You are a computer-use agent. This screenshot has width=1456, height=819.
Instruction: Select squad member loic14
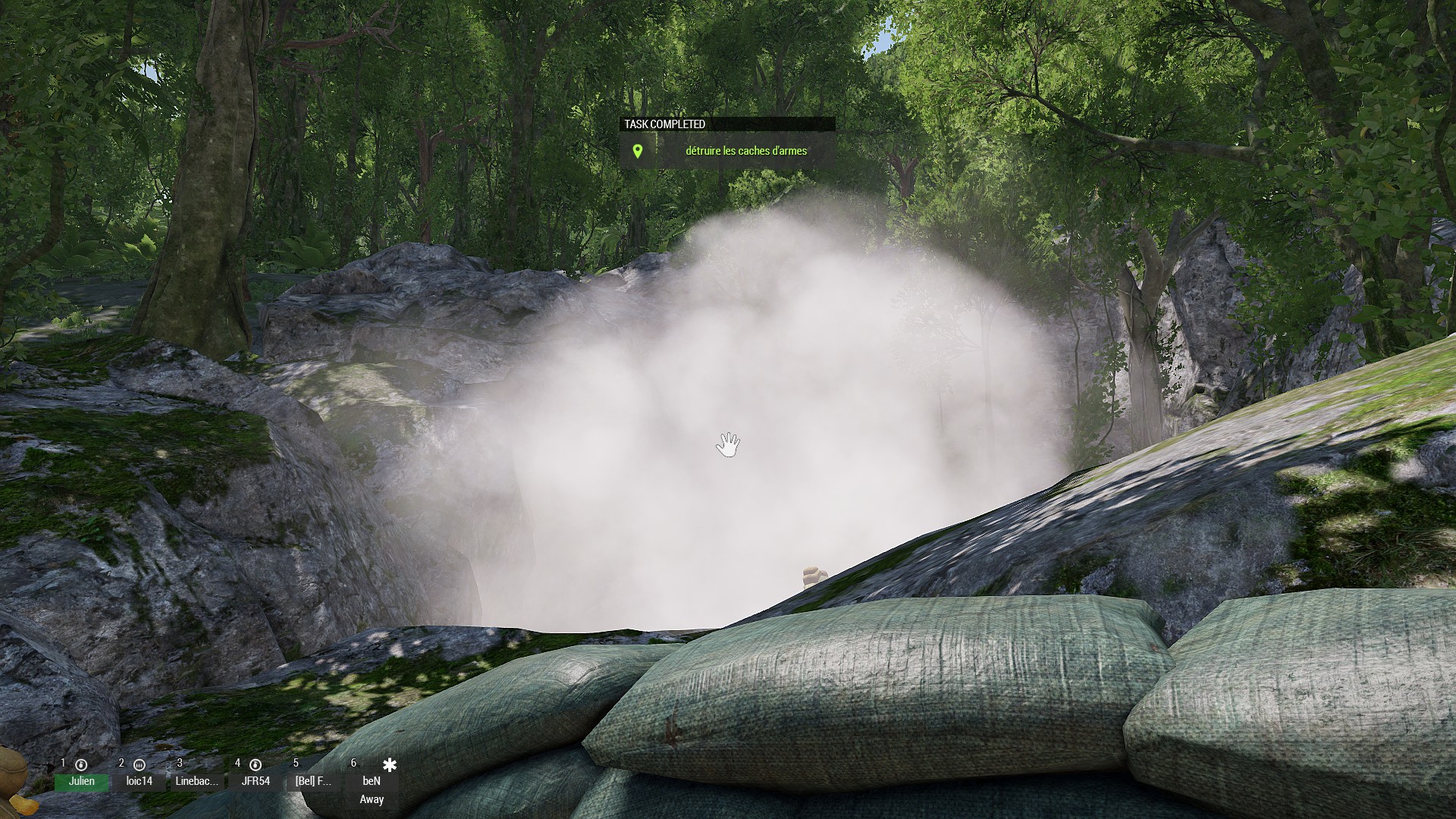coord(140,780)
